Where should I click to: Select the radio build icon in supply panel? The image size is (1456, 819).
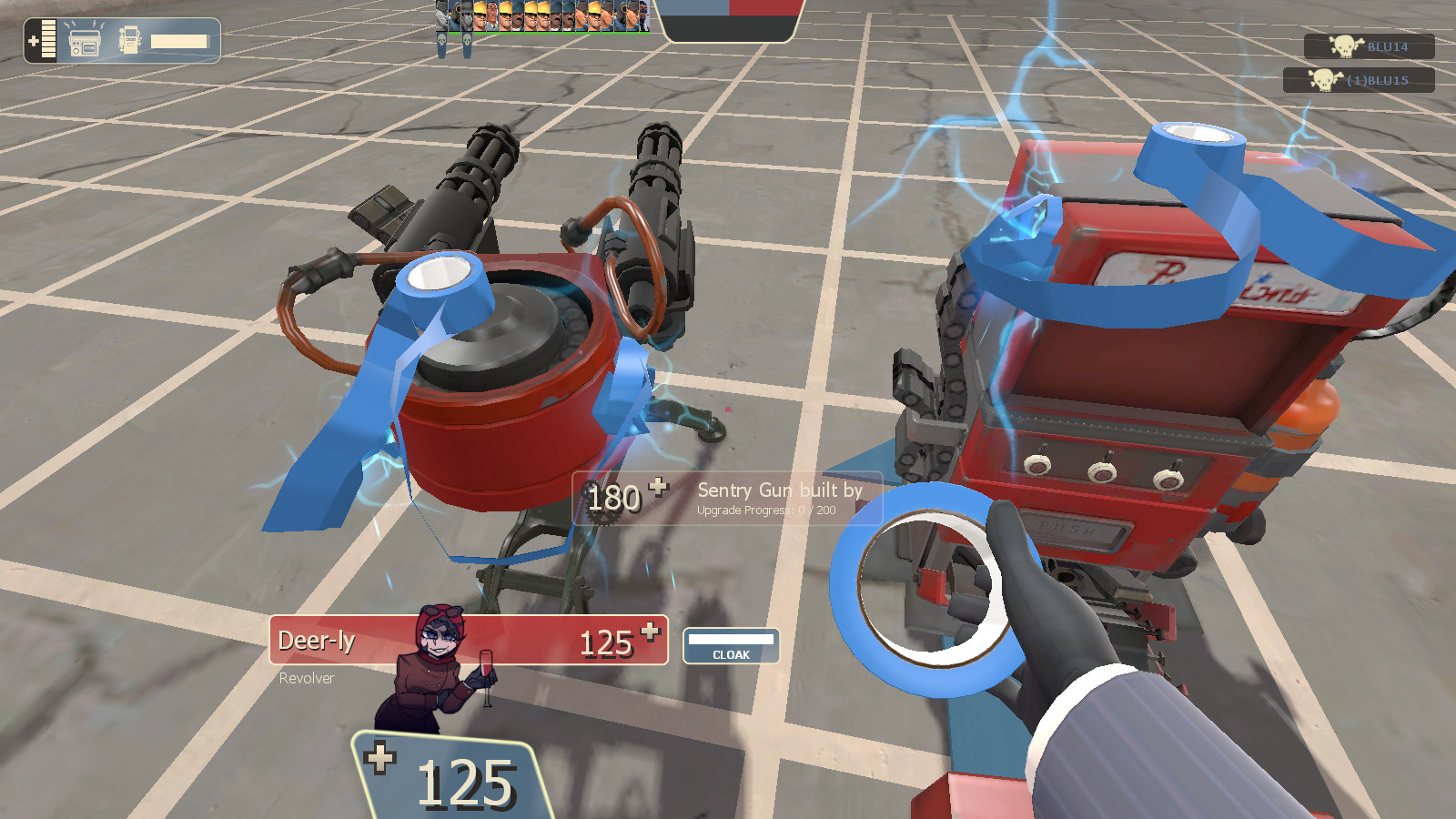[x=84, y=41]
